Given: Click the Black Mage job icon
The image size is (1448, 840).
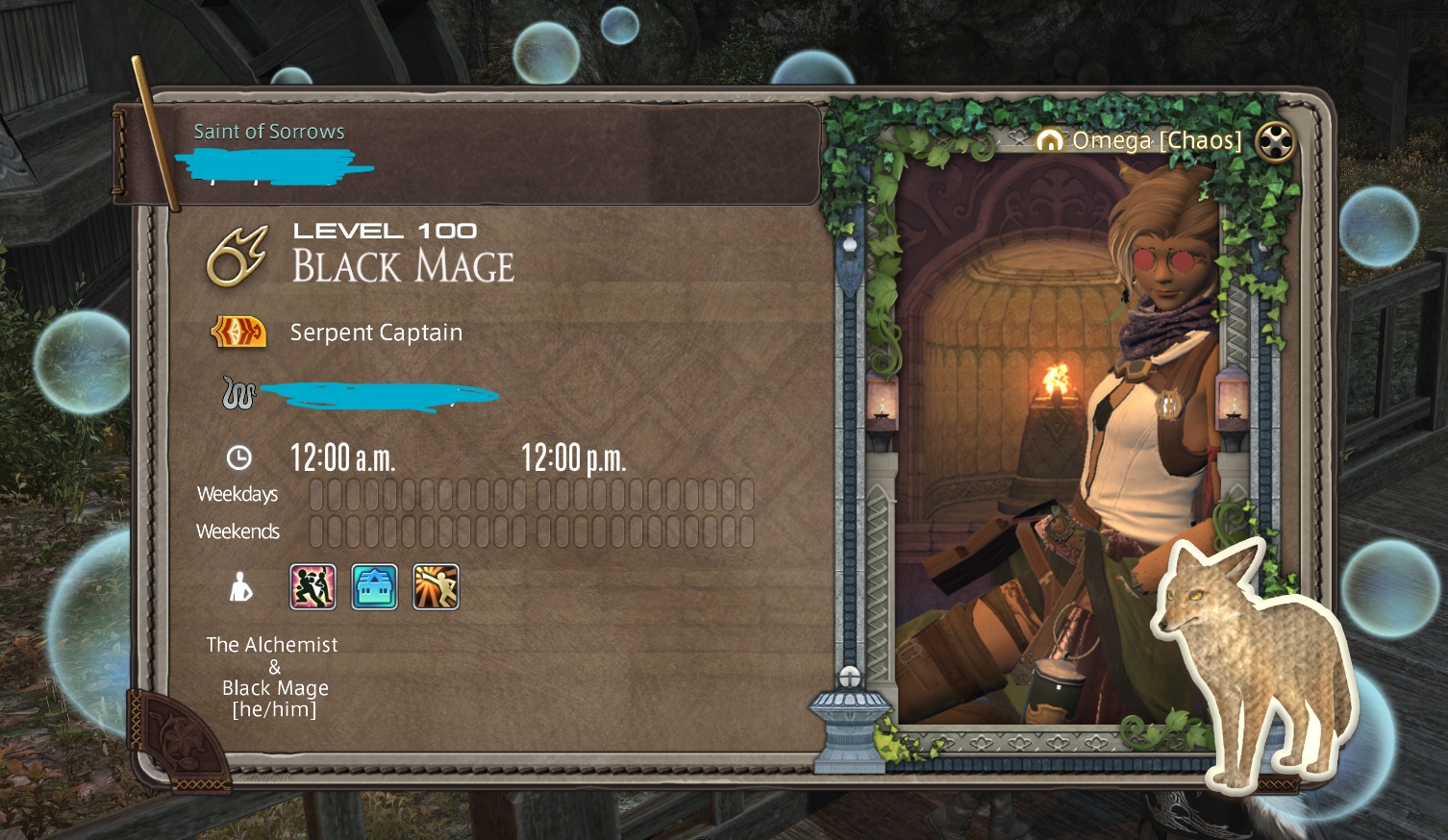Looking at the screenshot, I should click(x=237, y=257).
